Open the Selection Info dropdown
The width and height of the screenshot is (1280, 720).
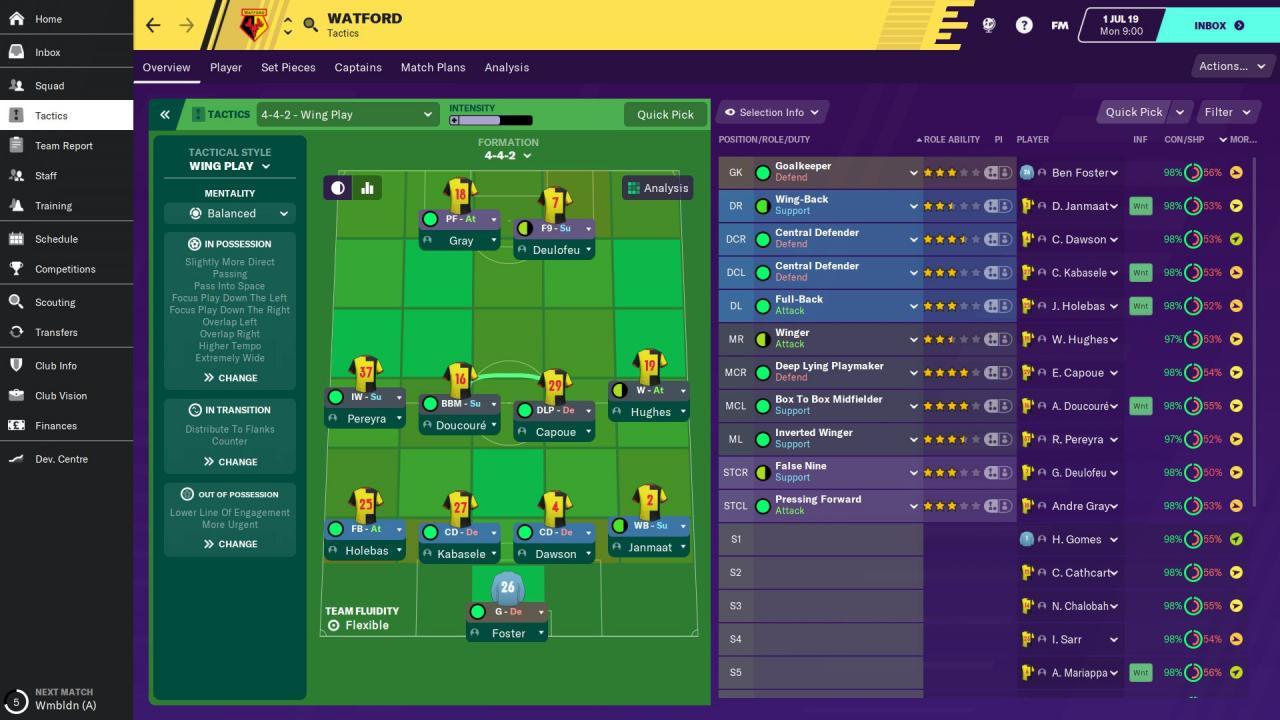pos(772,112)
